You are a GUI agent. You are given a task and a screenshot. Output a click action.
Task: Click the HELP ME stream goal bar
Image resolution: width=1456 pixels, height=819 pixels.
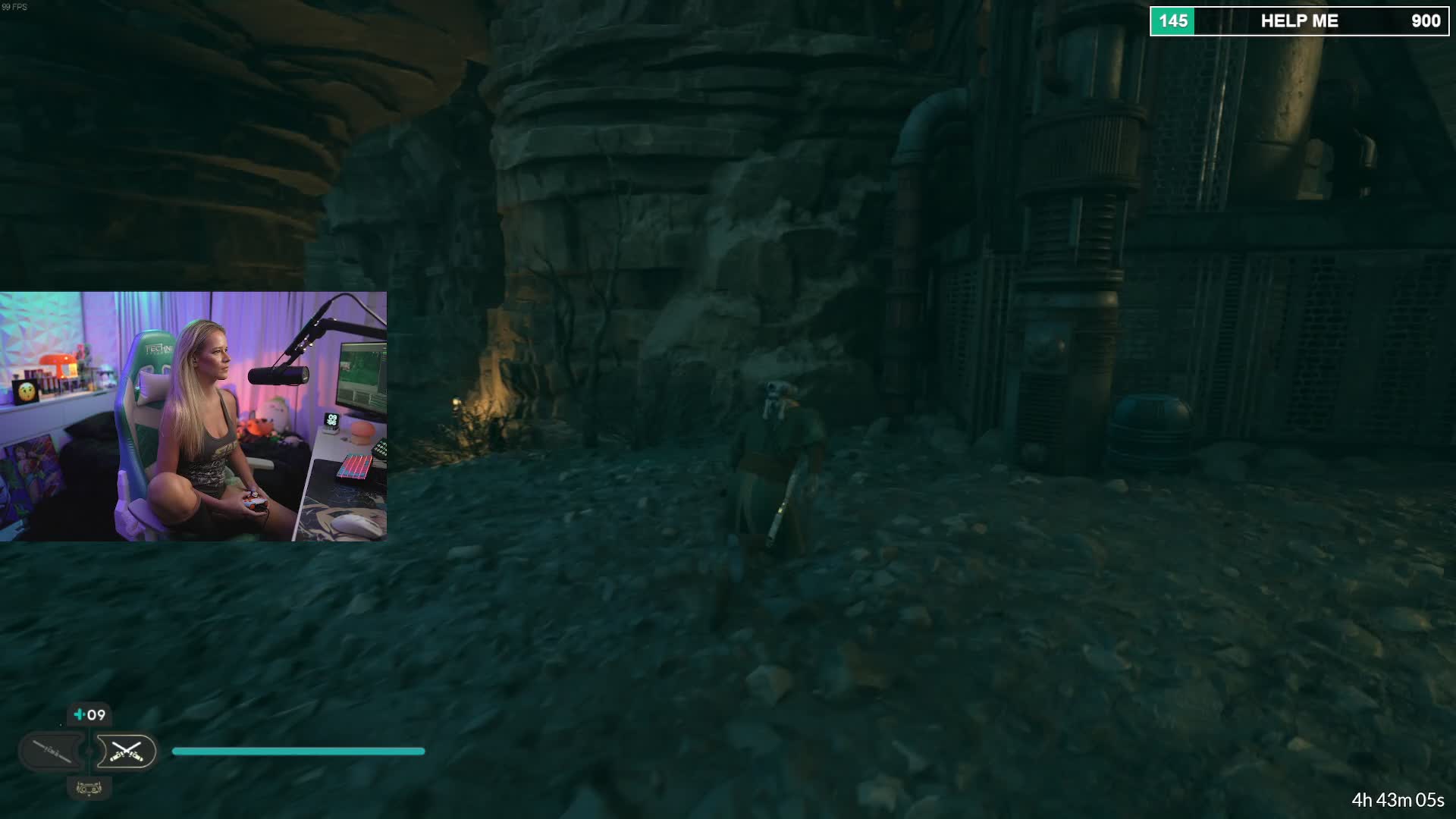1298,21
